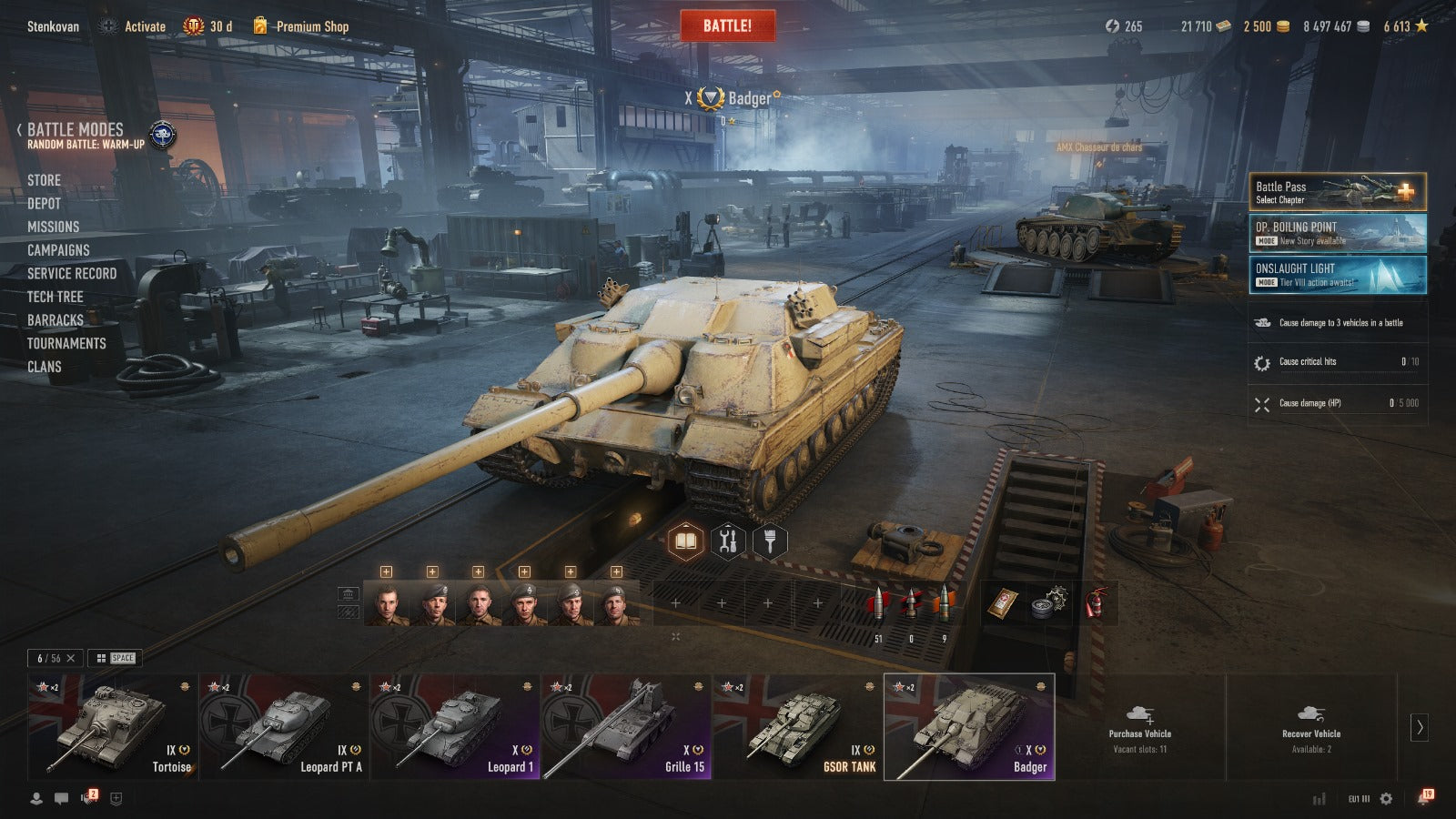Show the Tech Tree
Viewport: 1456px width, 819px height.
pos(55,297)
